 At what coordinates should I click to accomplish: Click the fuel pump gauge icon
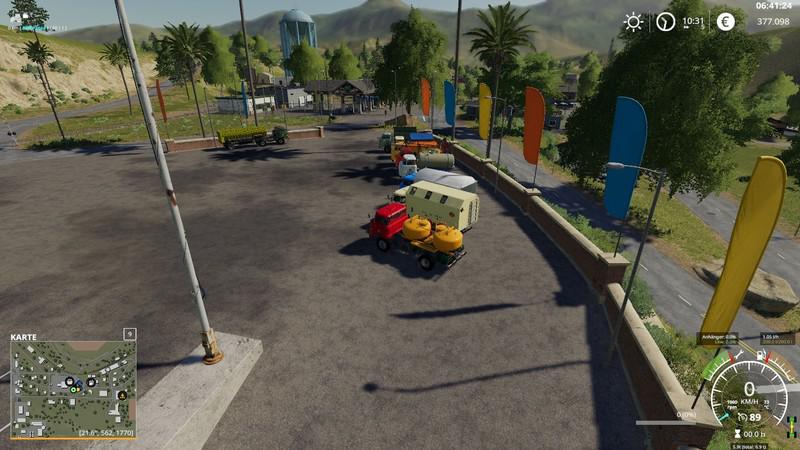pyautogui.click(x=762, y=354)
